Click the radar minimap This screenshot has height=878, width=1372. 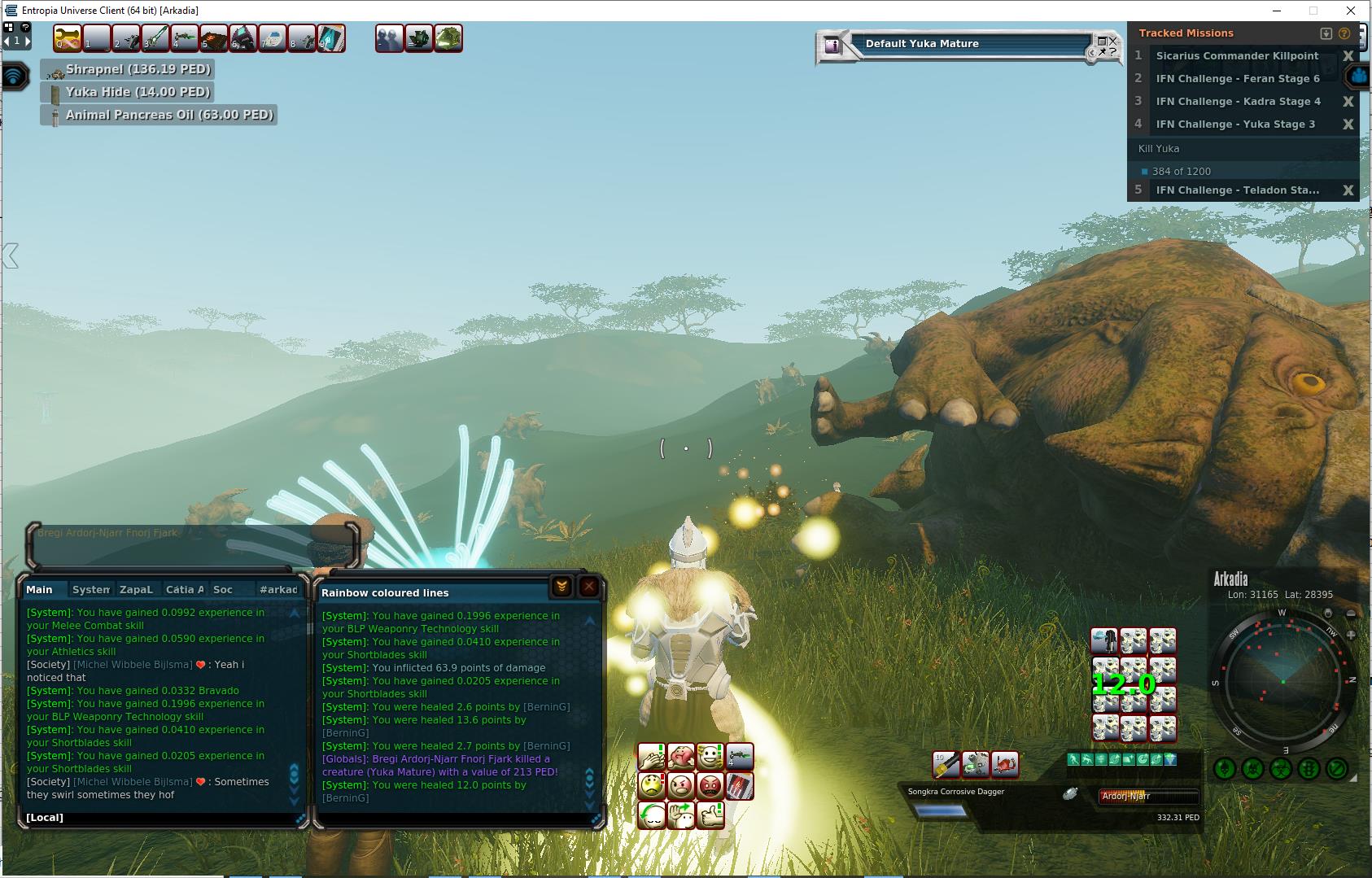1282,681
